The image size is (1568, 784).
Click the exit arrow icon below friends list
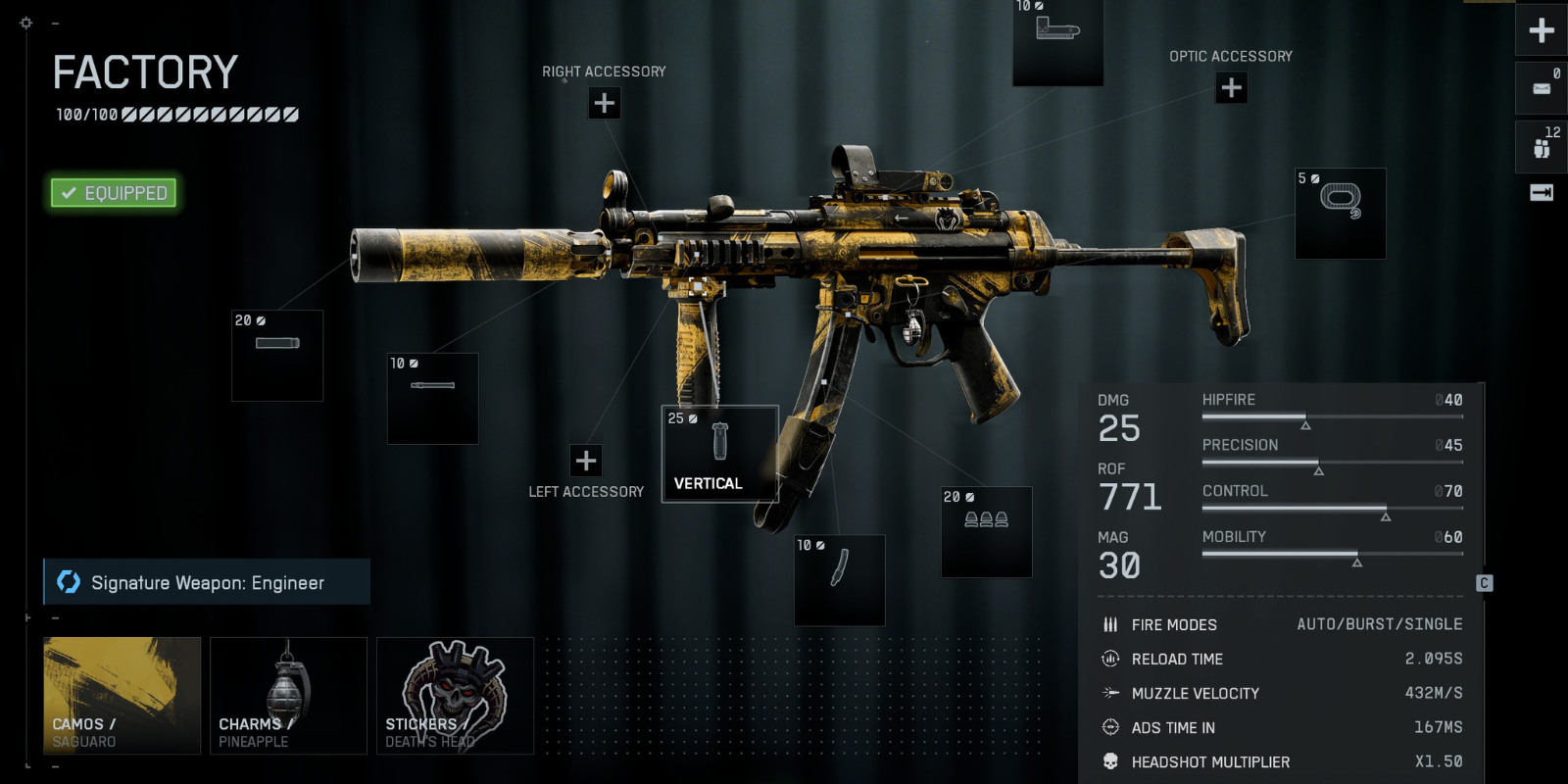1541,193
